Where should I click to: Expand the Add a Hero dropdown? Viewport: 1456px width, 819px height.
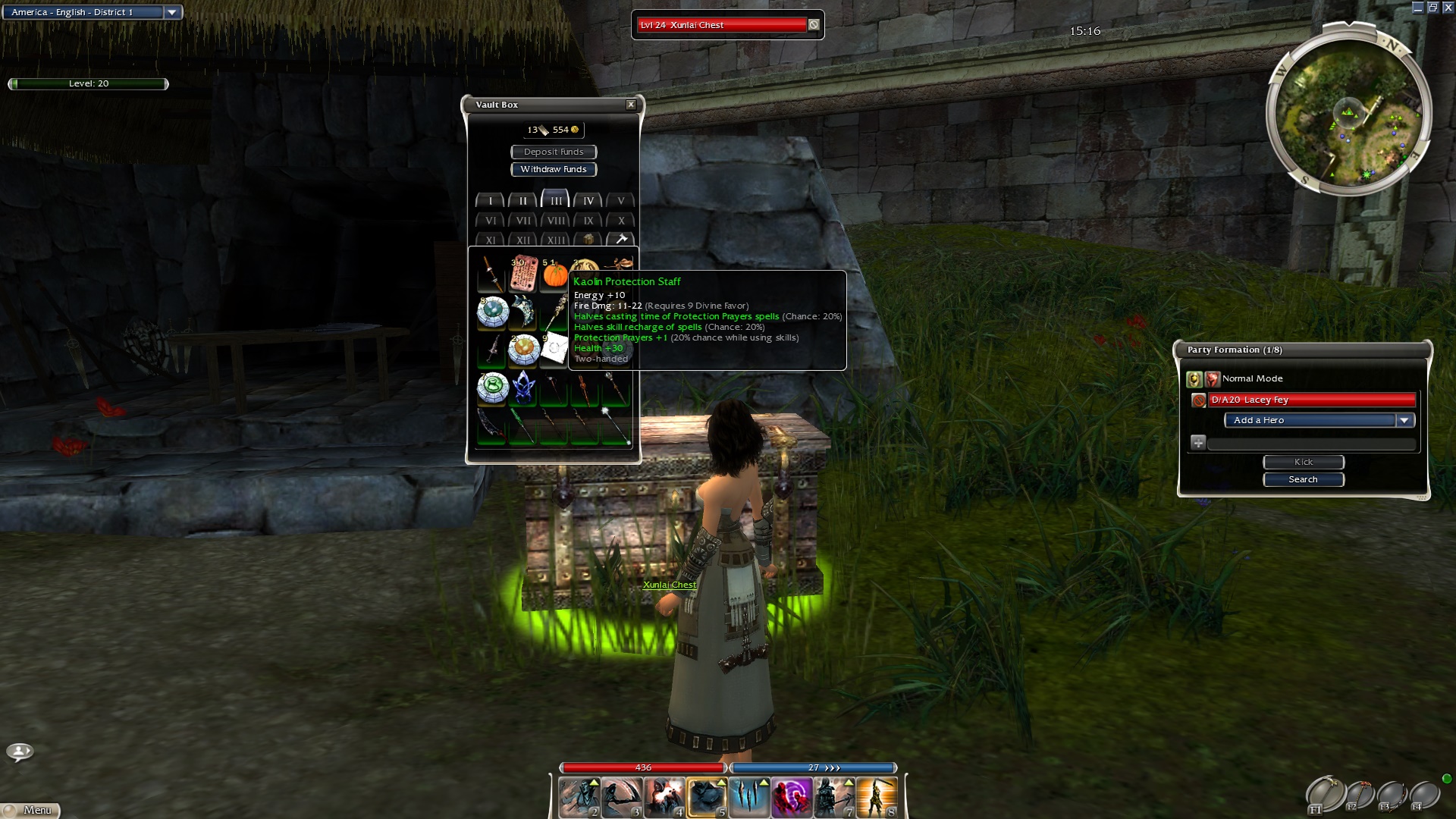pyautogui.click(x=1404, y=420)
